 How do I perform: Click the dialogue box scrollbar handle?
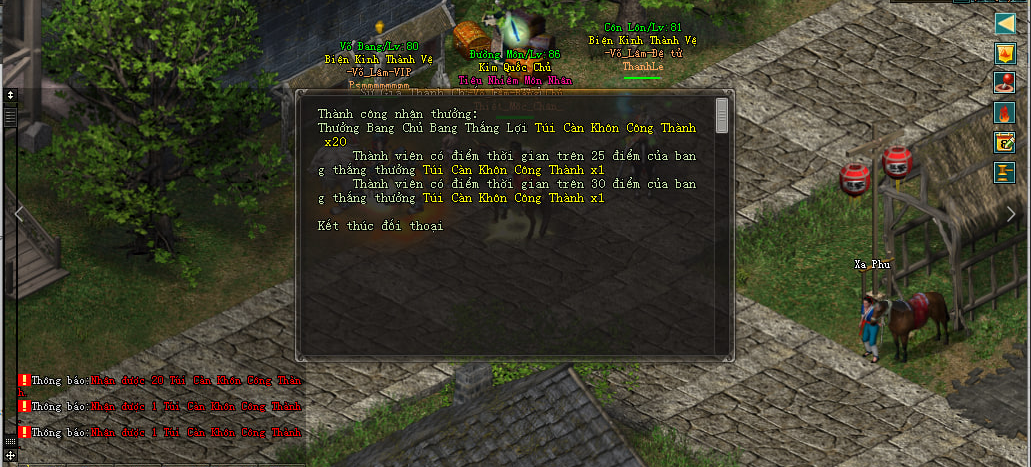(722, 114)
